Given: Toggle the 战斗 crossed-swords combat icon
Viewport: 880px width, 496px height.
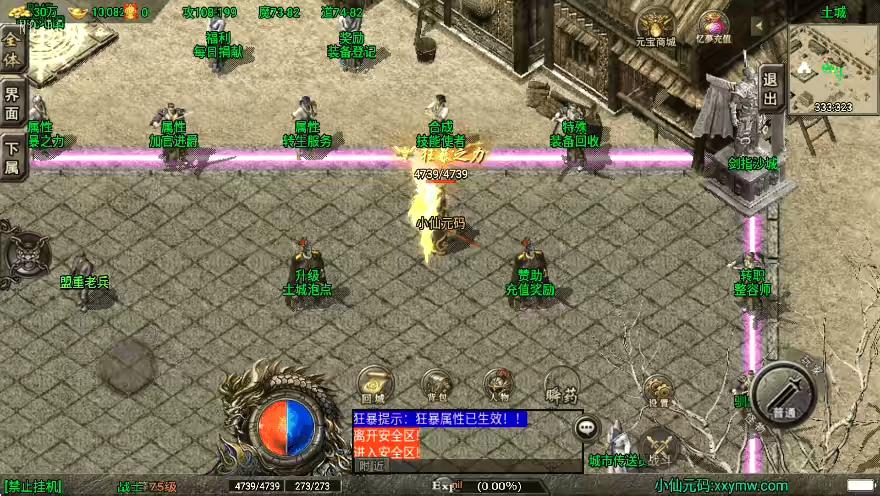Looking at the screenshot, I should coord(660,445).
